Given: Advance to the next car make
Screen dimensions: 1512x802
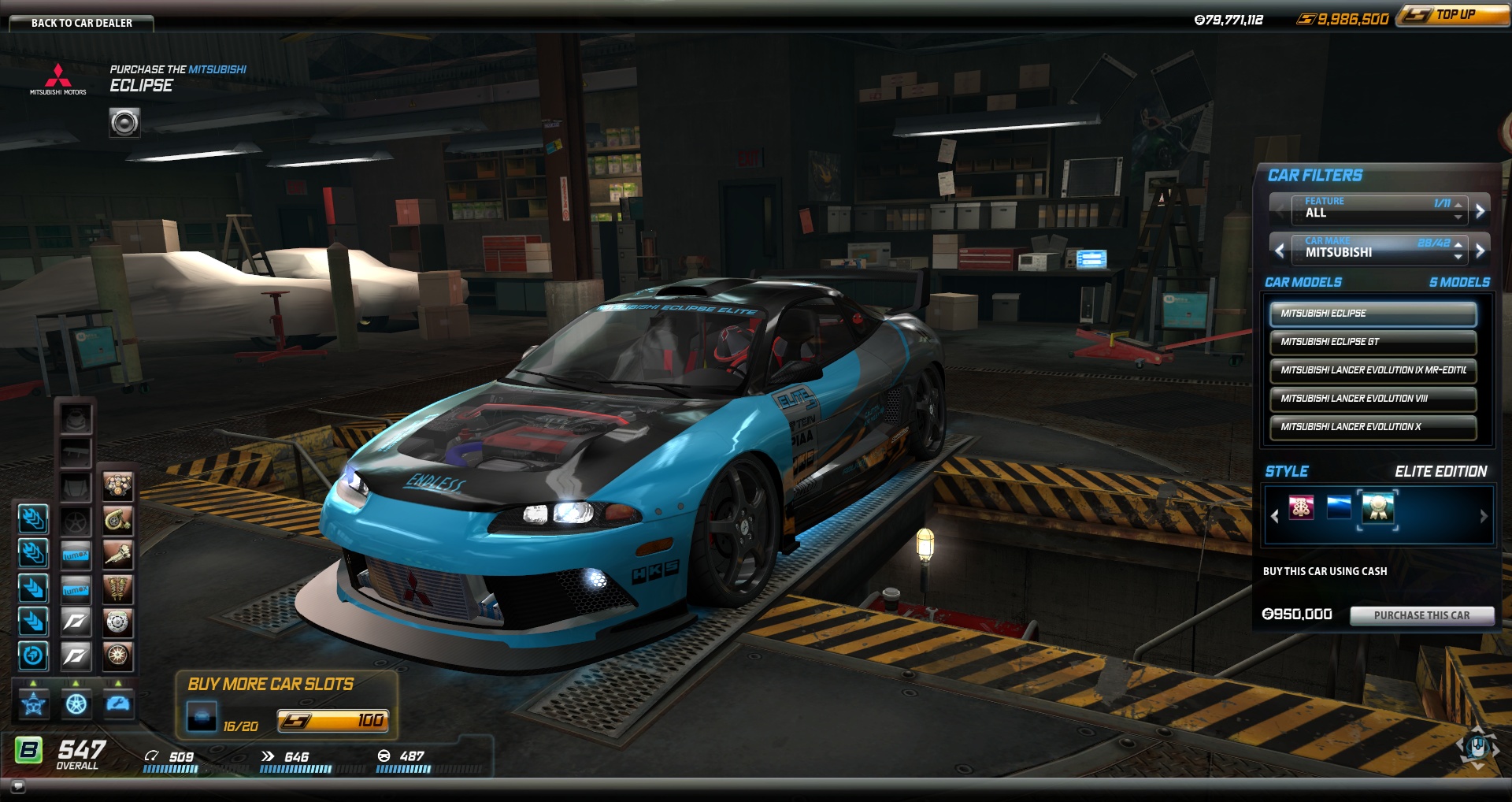Looking at the screenshot, I should [1480, 251].
